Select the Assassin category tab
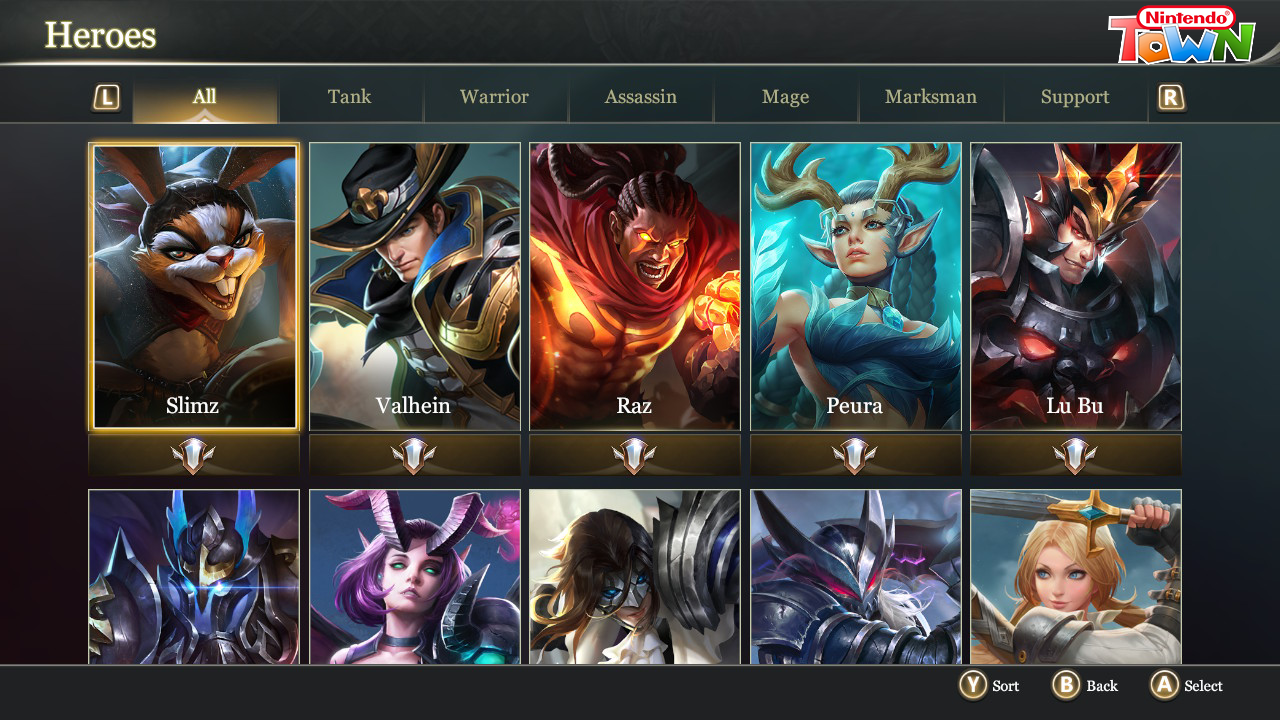Viewport: 1280px width, 720px height. (x=640, y=98)
